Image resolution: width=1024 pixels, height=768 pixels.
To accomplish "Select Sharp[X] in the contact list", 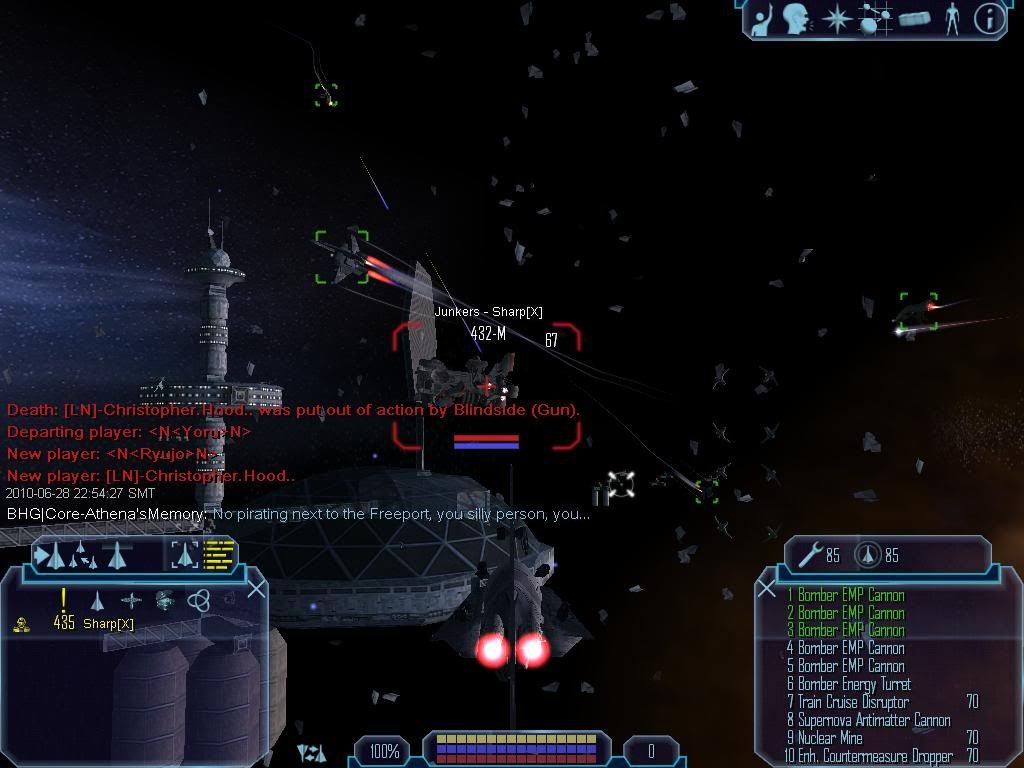I will coord(108,624).
